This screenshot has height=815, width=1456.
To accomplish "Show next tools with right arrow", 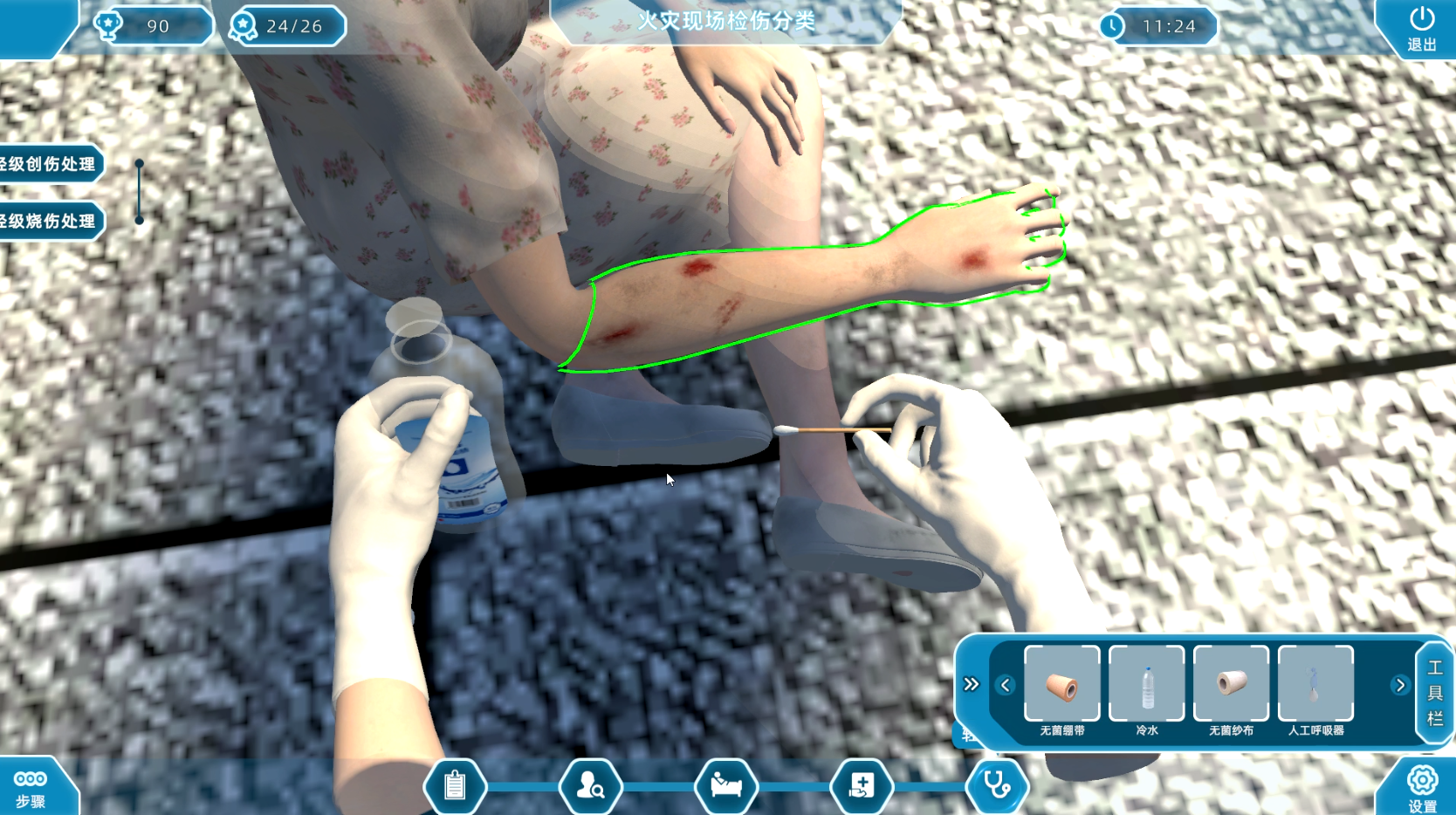I will coord(1400,685).
